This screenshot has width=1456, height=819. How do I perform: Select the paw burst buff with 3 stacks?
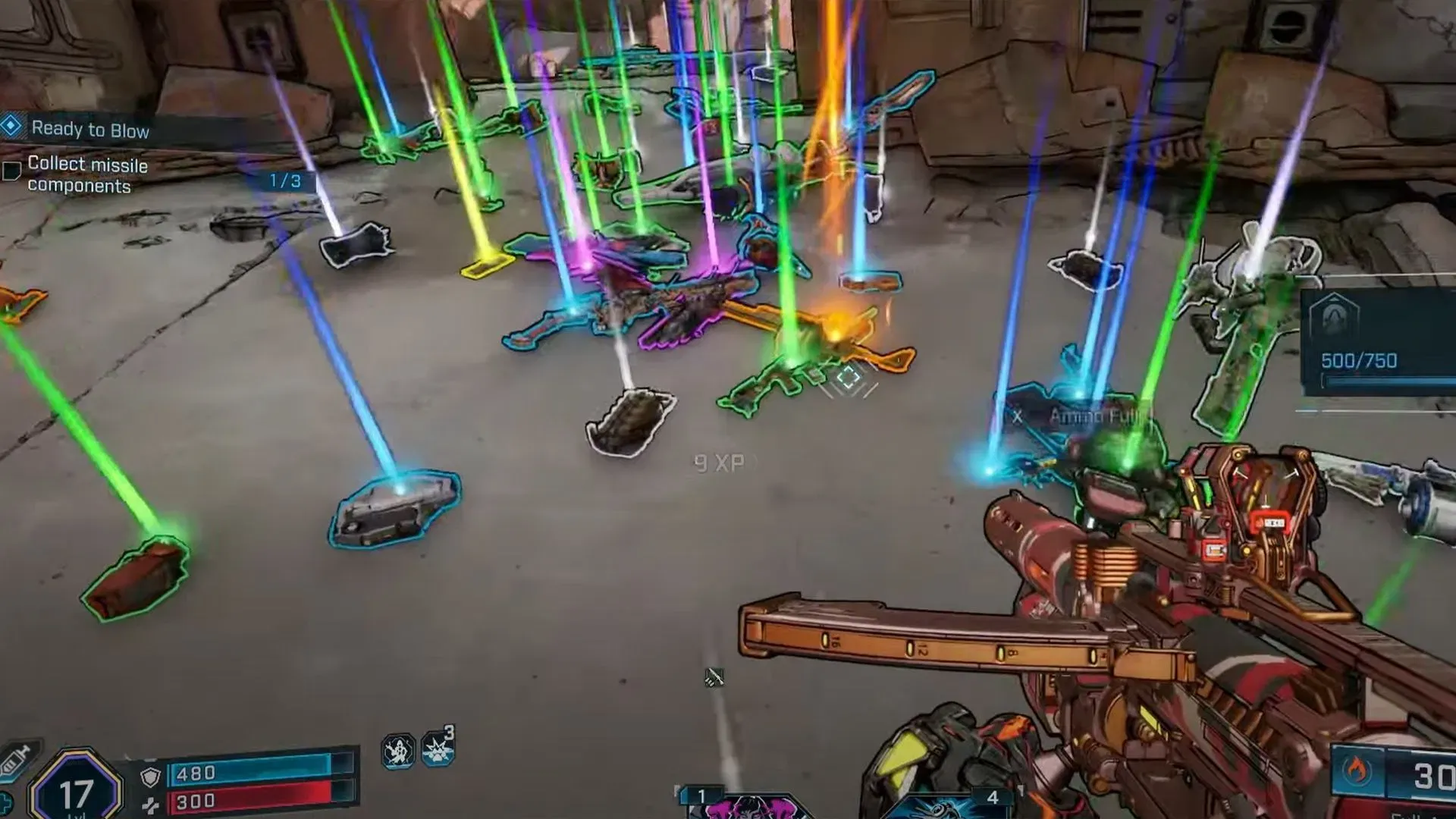coord(438,748)
